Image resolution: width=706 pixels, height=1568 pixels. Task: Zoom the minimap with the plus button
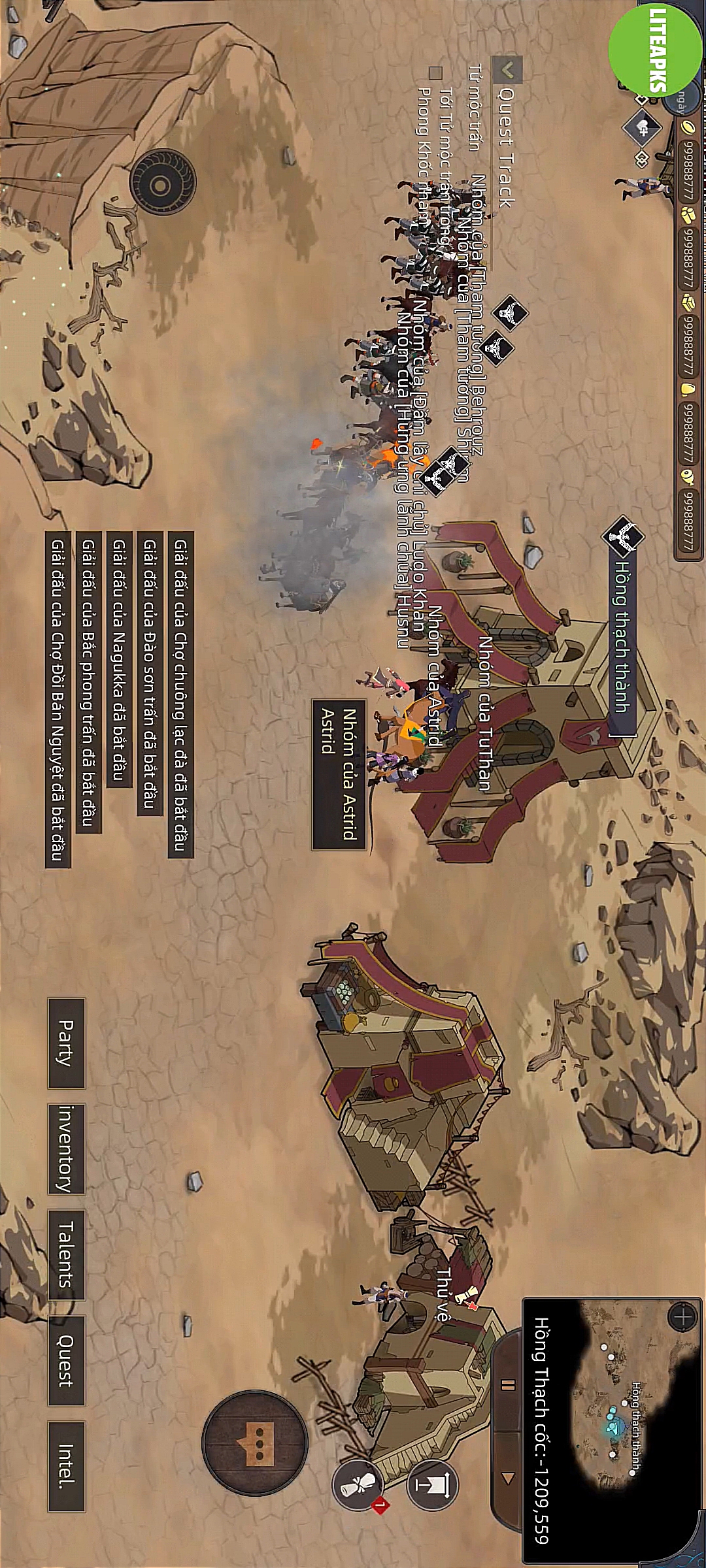pyautogui.click(x=682, y=1316)
